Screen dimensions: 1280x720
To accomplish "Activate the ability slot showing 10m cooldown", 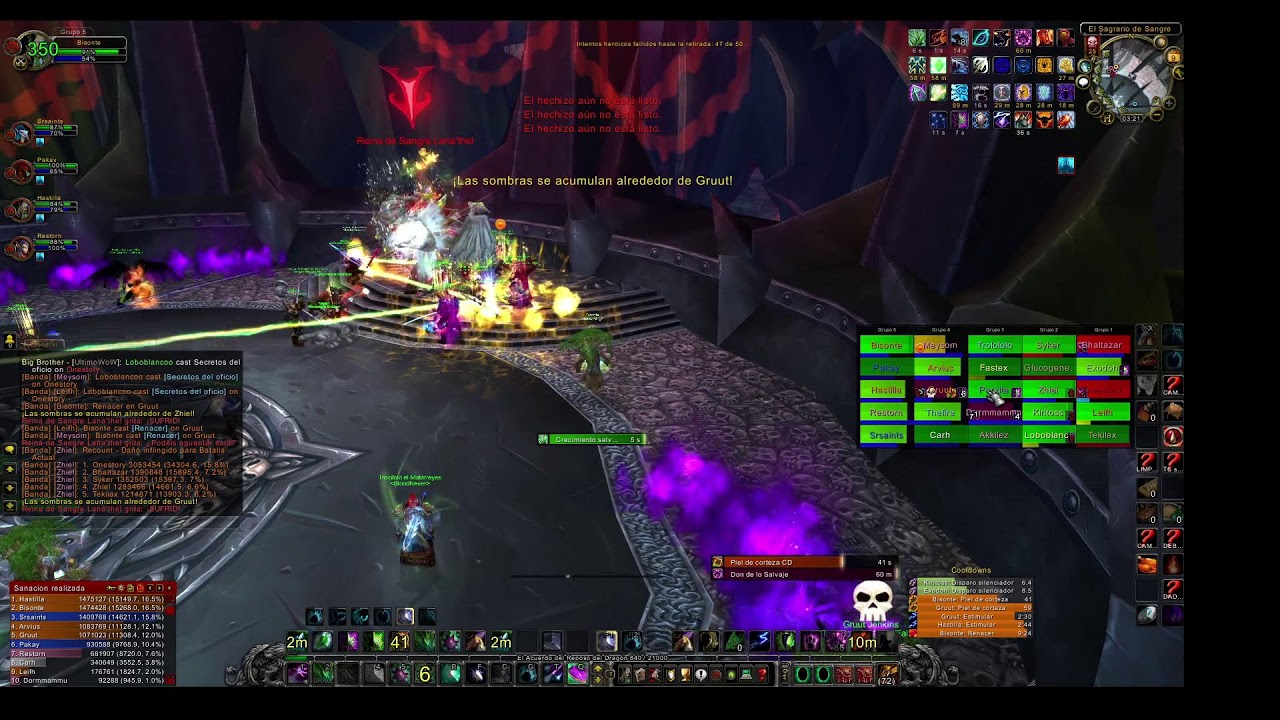I will pyautogui.click(x=862, y=642).
